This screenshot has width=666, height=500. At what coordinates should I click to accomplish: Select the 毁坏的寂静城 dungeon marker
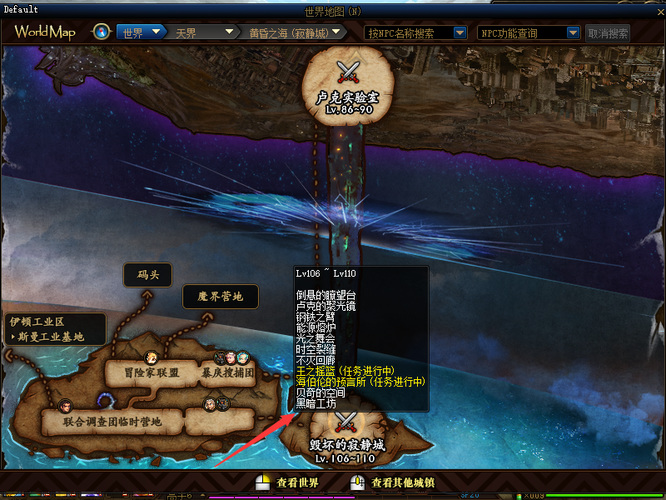click(x=345, y=438)
